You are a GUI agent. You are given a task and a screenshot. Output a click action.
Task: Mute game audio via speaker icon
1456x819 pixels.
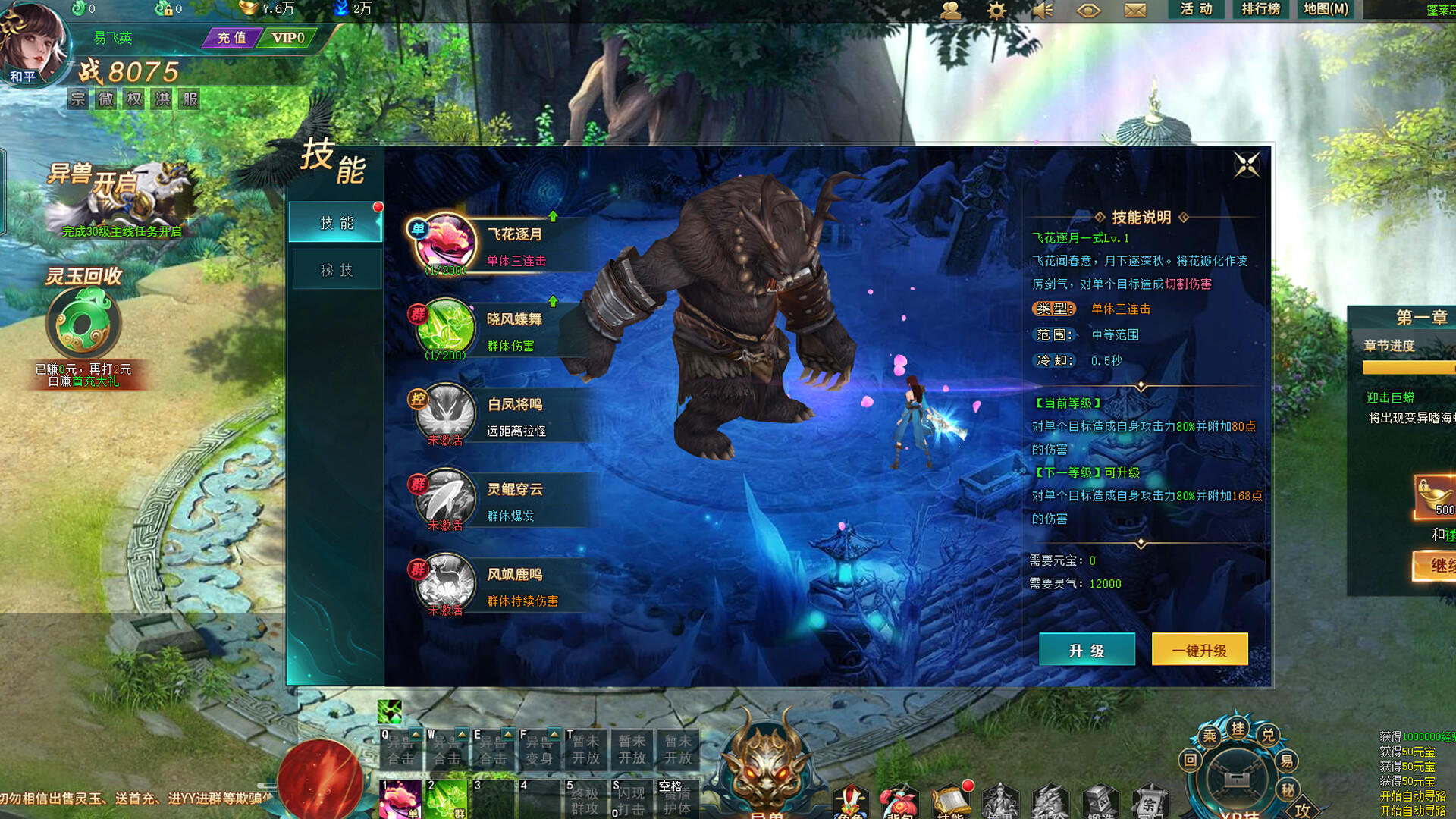tap(1043, 11)
